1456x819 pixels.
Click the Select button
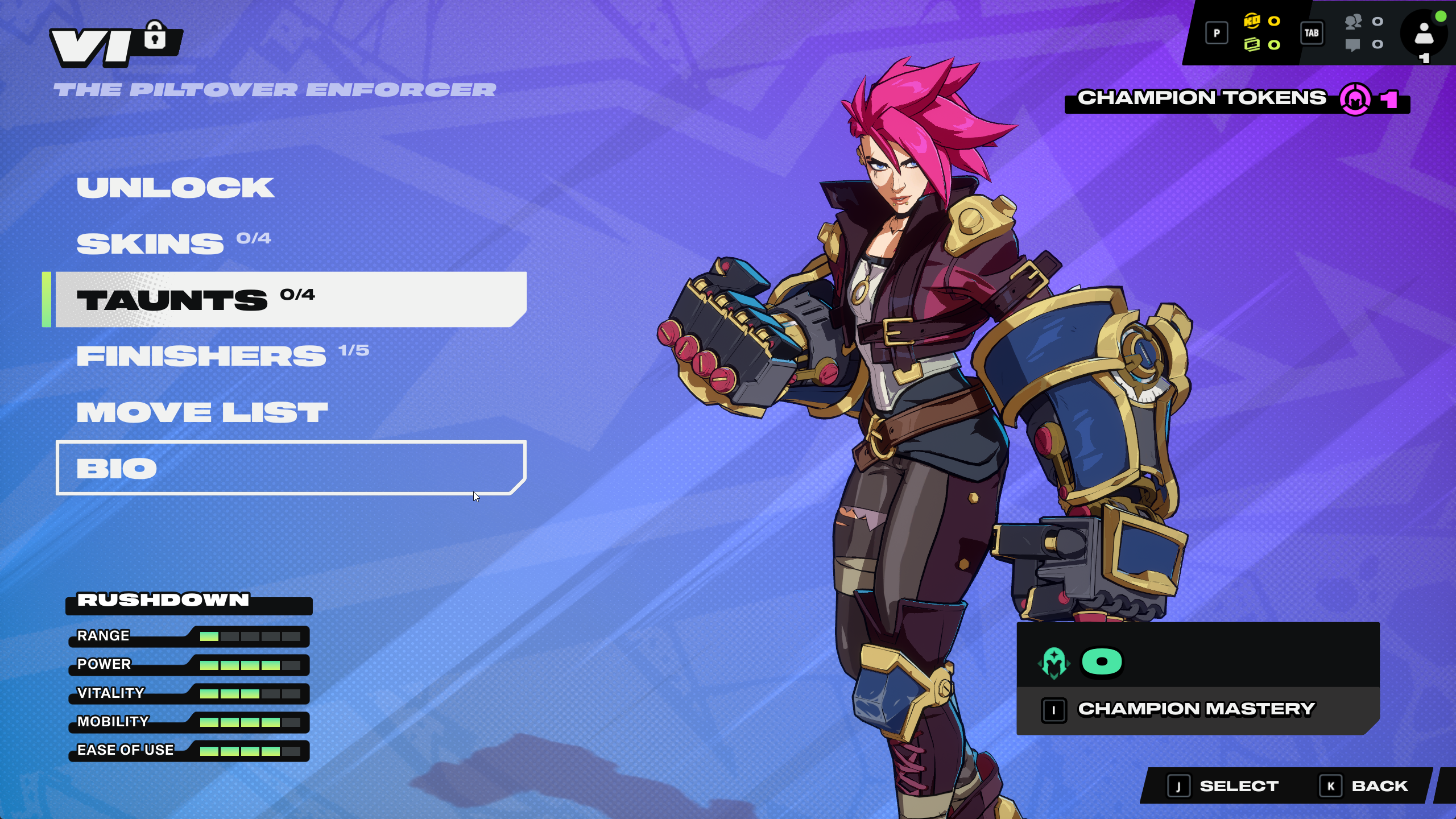point(1224,787)
